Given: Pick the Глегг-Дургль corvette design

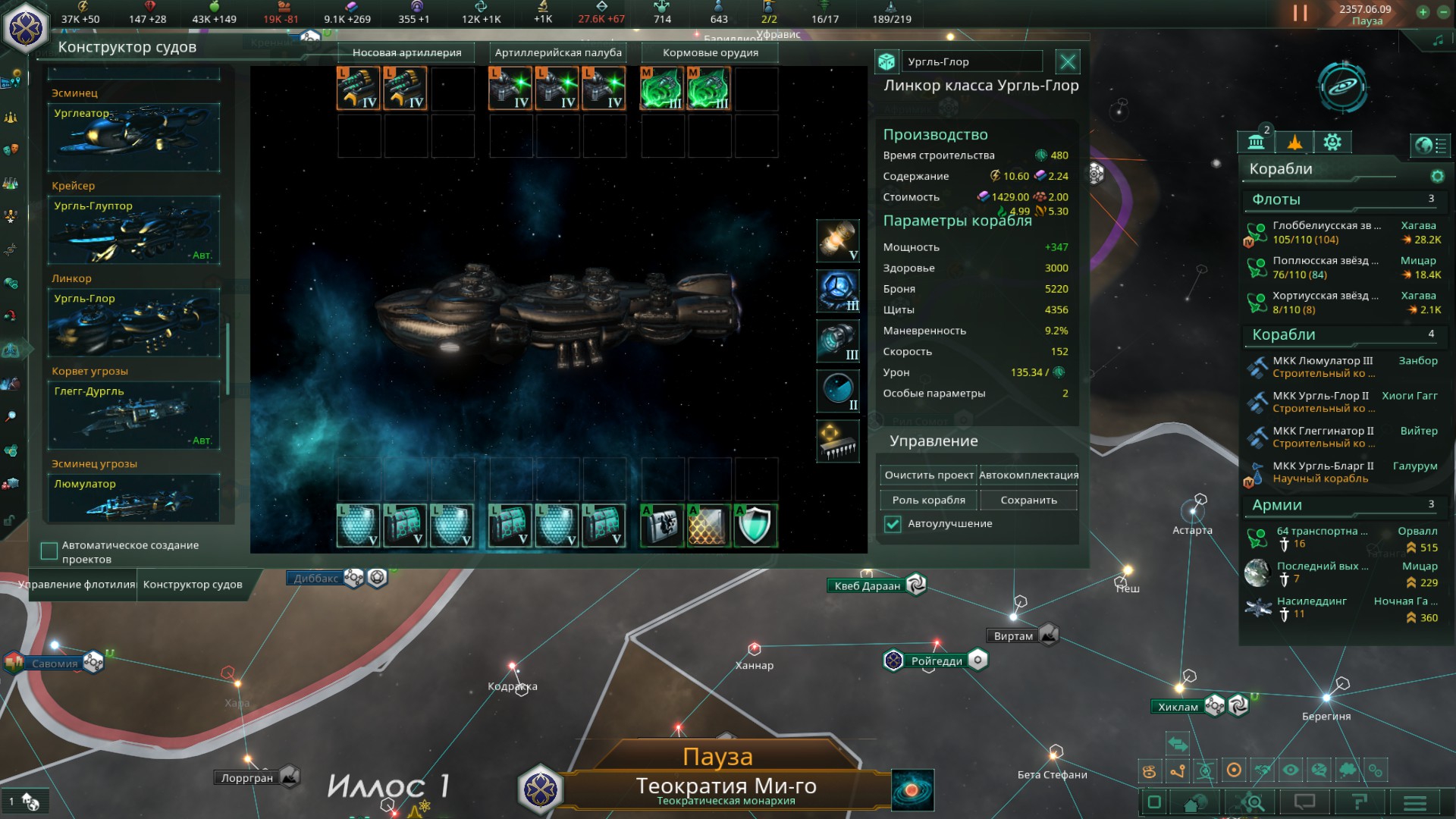Looking at the screenshot, I should click(134, 416).
